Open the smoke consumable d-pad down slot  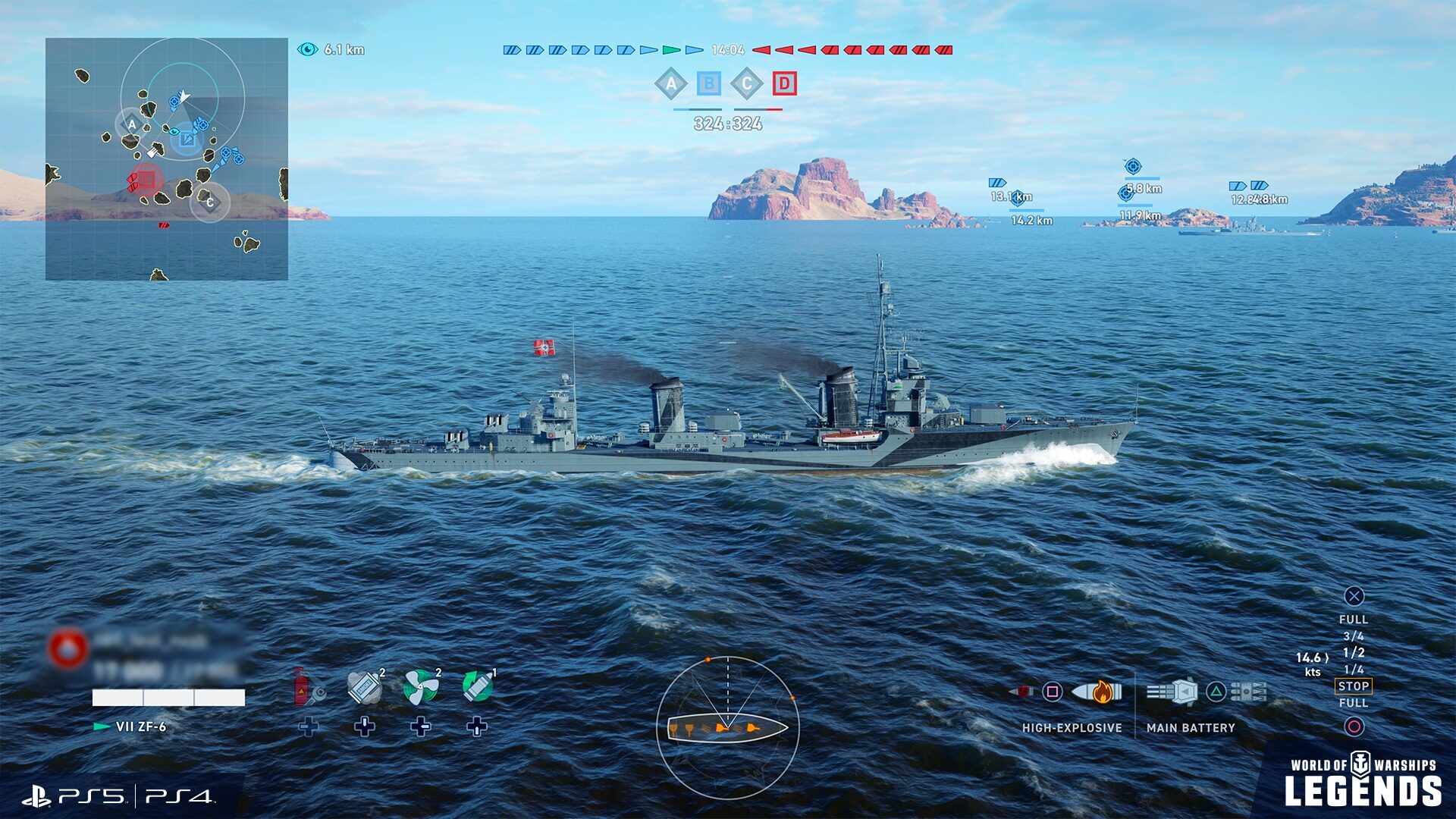(x=364, y=729)
